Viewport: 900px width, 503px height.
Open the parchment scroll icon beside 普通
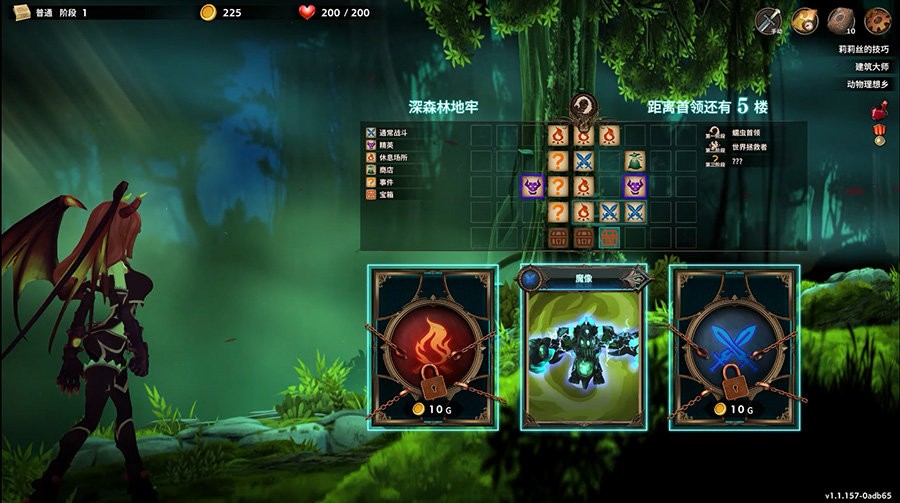17,12
